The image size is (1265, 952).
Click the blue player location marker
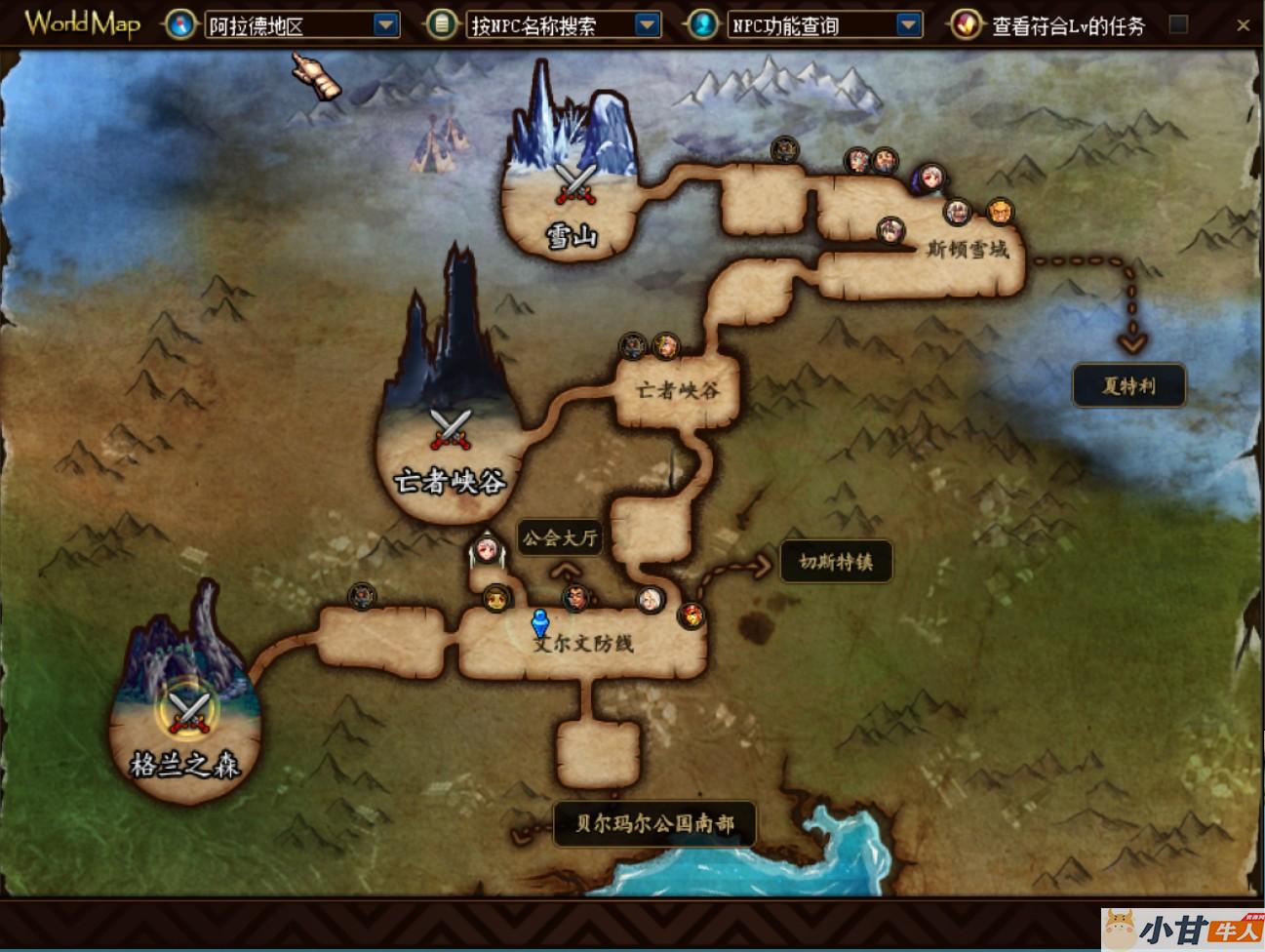[539, 622]
